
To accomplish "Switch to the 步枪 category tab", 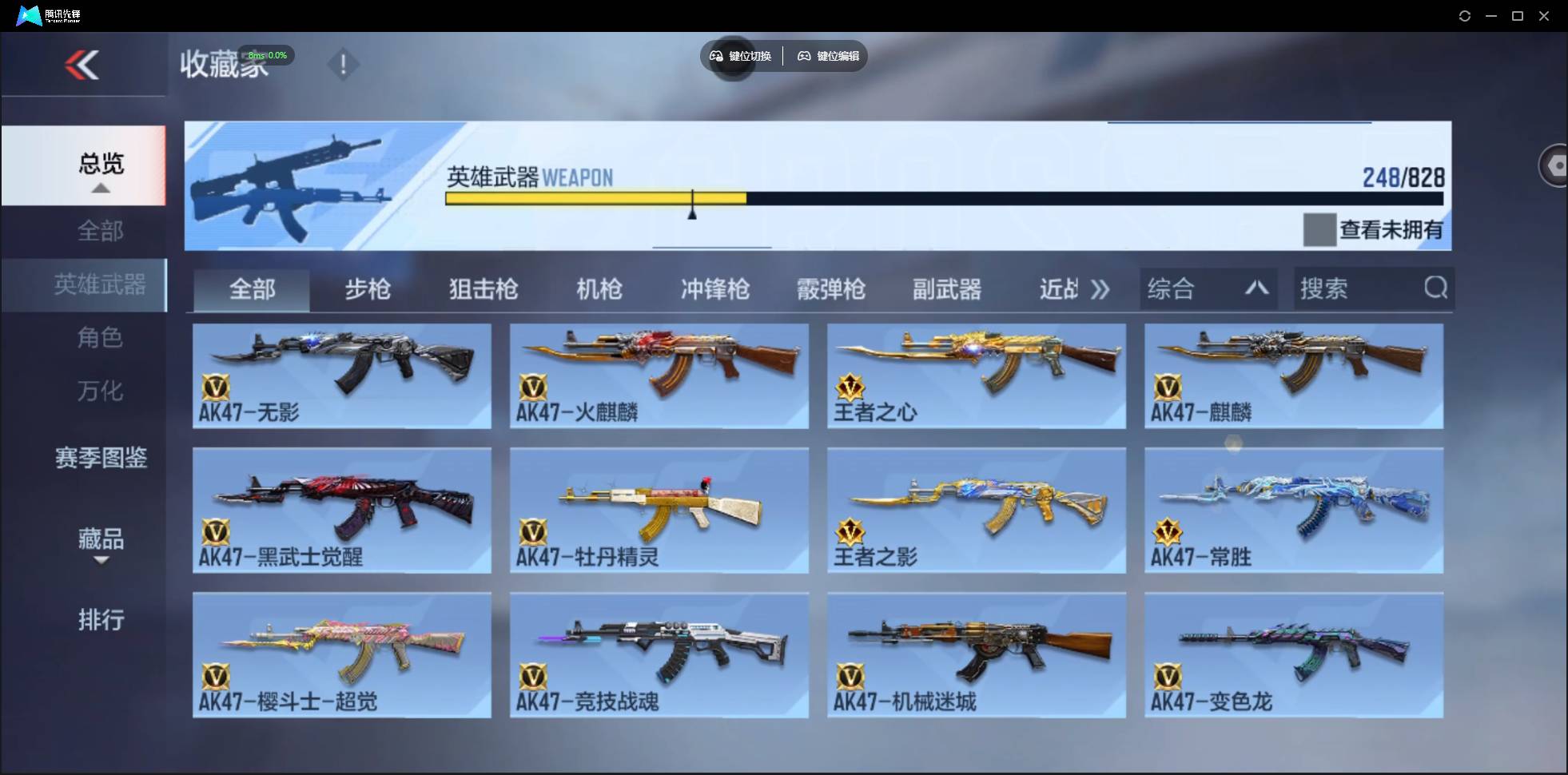I will coord(368,289).
